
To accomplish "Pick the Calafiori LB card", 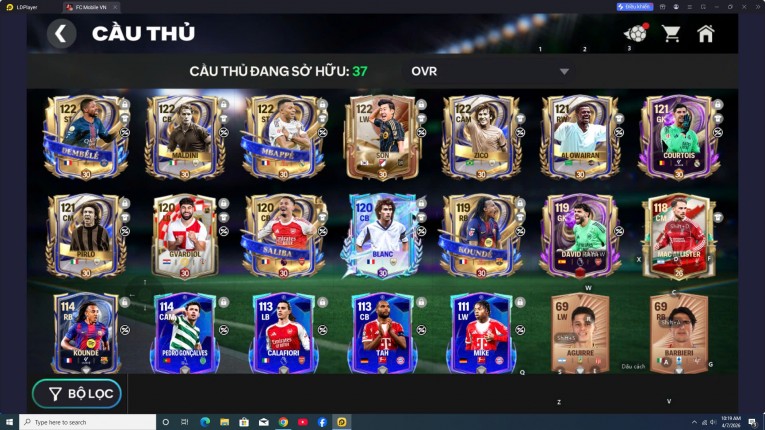I will [x=283, y=333].
